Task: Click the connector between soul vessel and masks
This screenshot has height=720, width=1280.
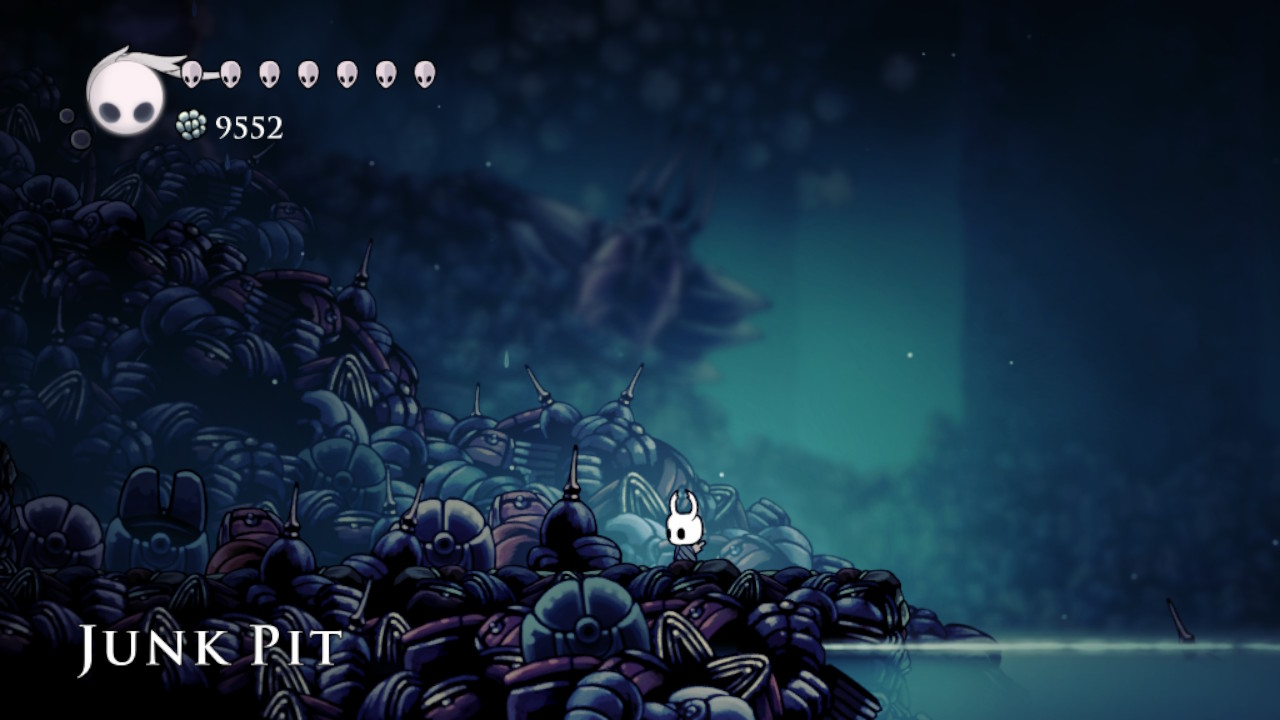Action: pyautogui.click(x=210, y=72)
